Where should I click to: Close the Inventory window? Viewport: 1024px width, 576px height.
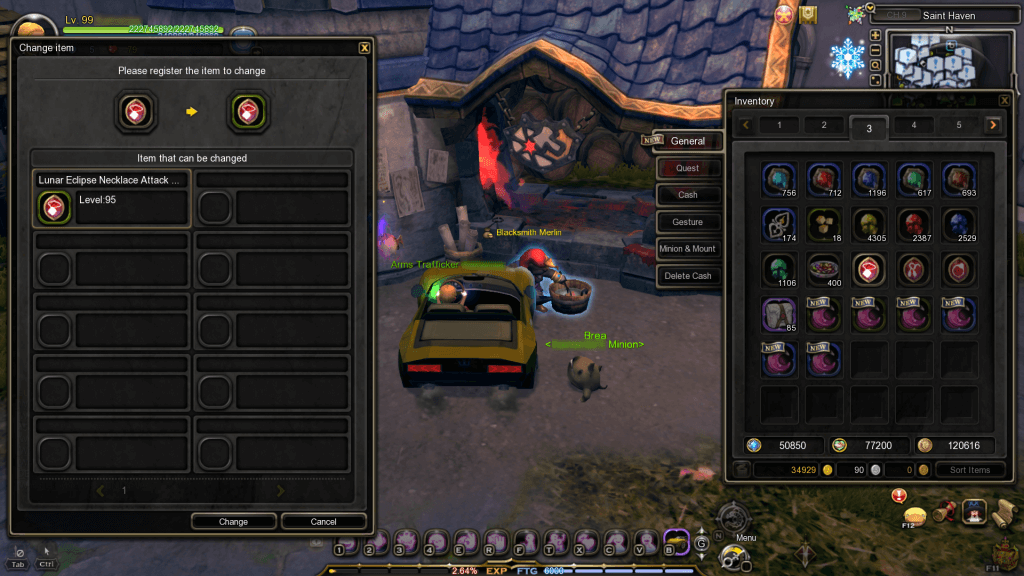pyautogui.click(x=1004, y=100)
